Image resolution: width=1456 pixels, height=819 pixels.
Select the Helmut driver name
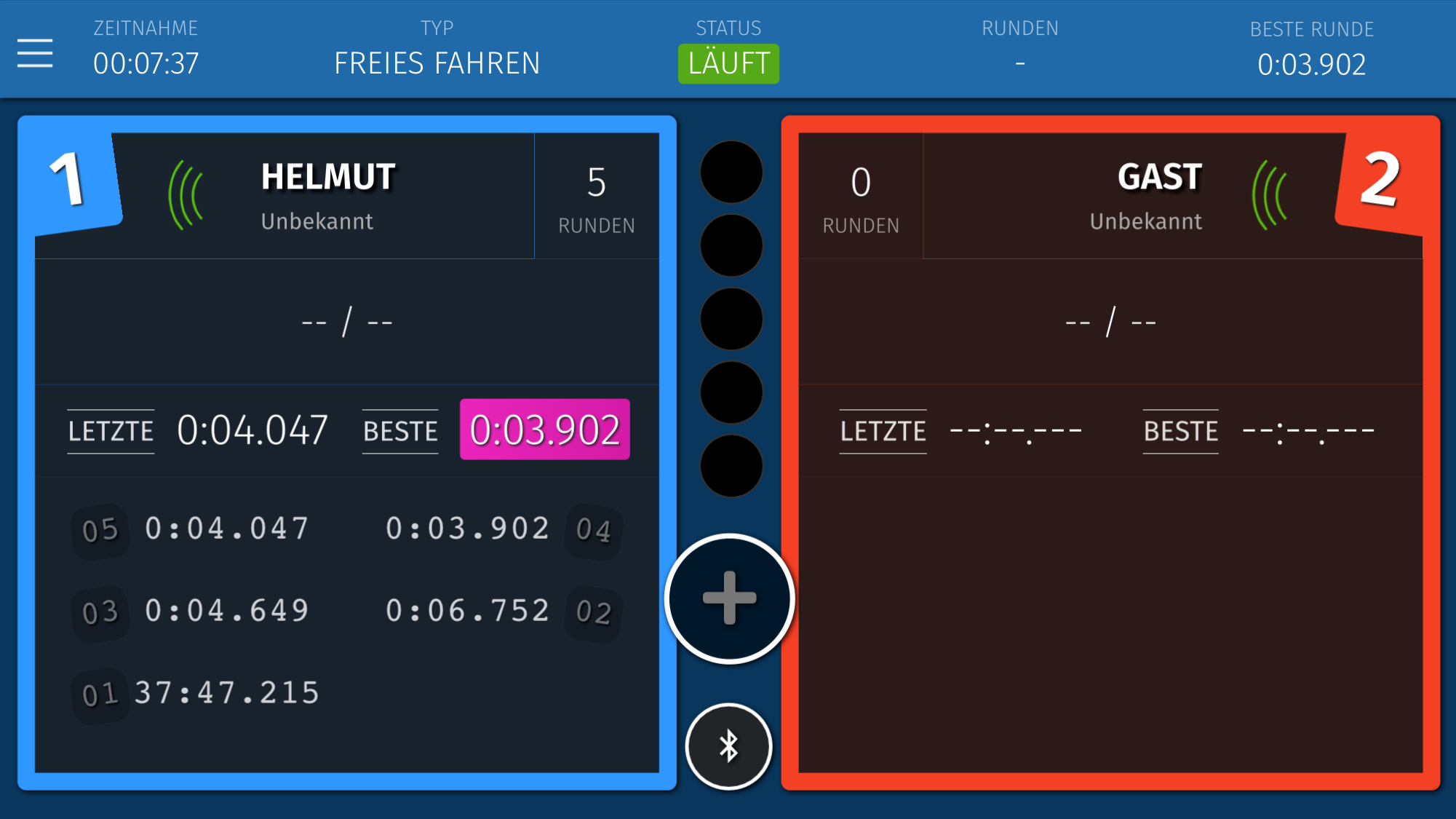(328, 177)
